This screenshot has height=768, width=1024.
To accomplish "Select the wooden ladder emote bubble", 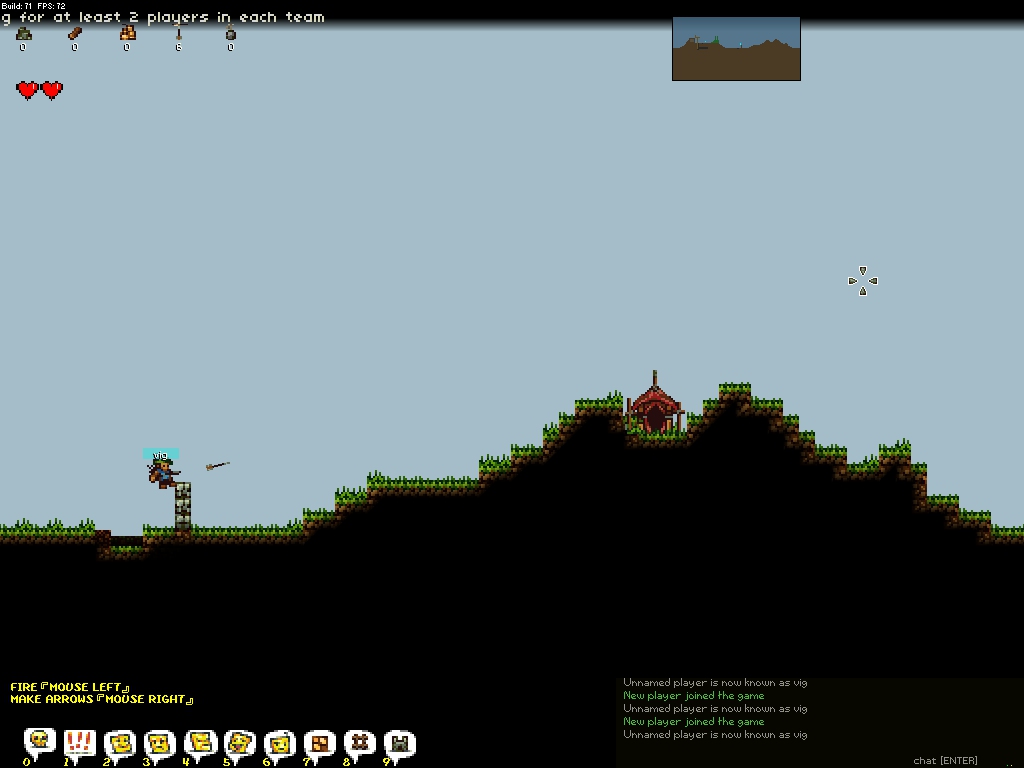I will [359, 742].
